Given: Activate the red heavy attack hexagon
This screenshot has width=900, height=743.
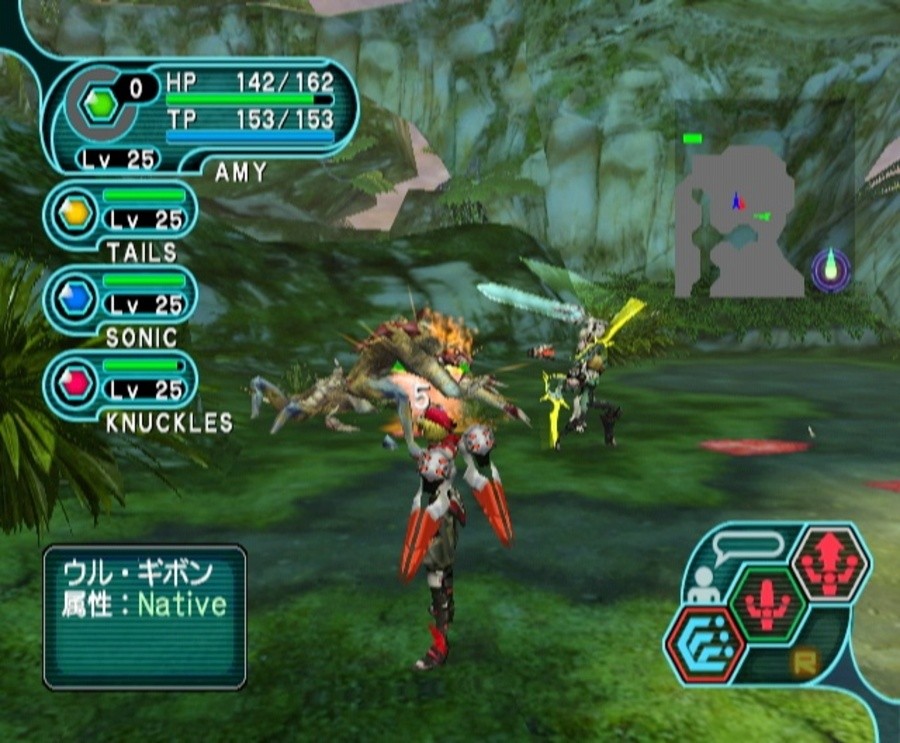Looking at the screenshot, I should (829, 565).
